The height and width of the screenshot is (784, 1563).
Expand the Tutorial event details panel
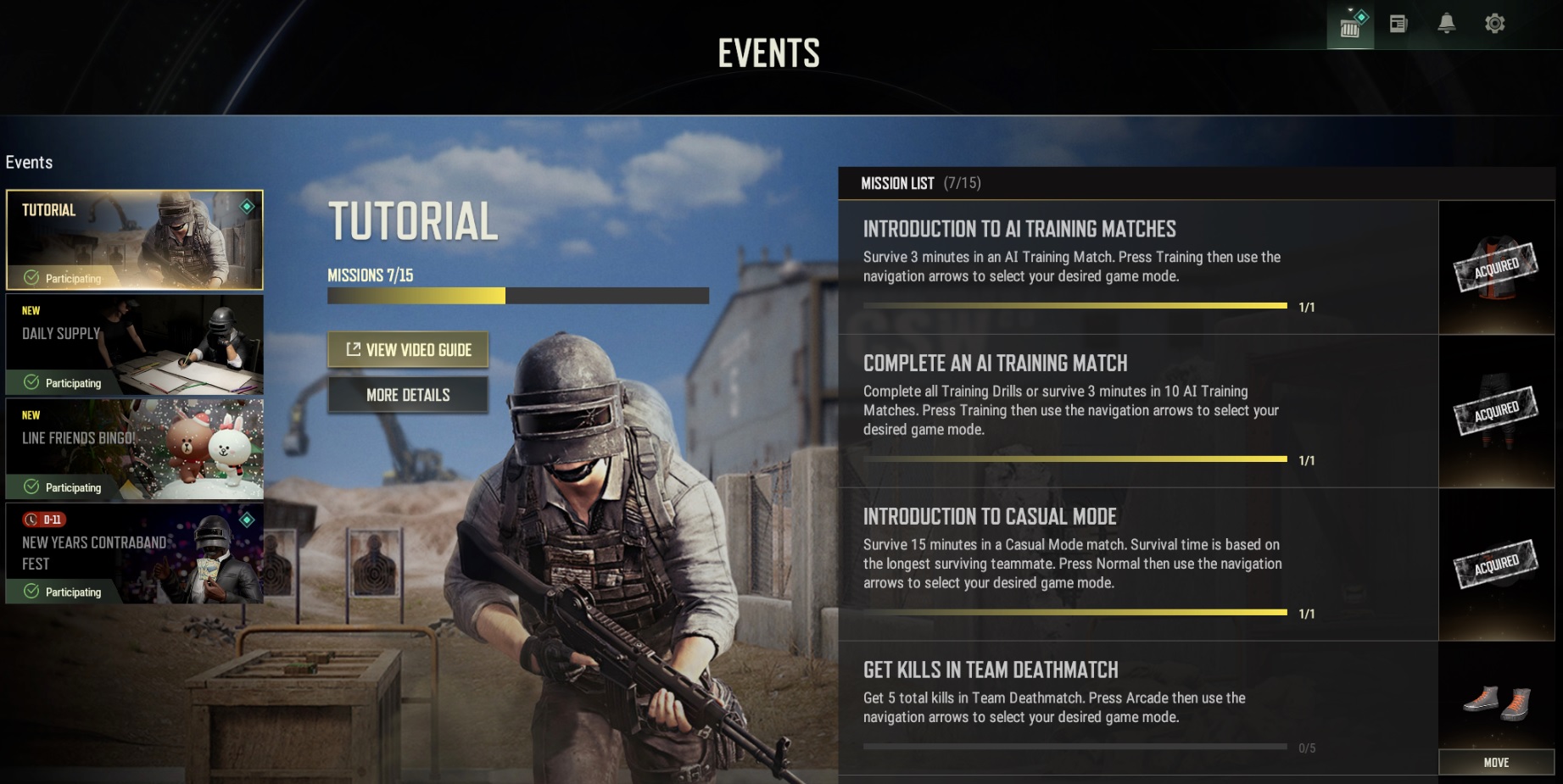tap(408, 394)
